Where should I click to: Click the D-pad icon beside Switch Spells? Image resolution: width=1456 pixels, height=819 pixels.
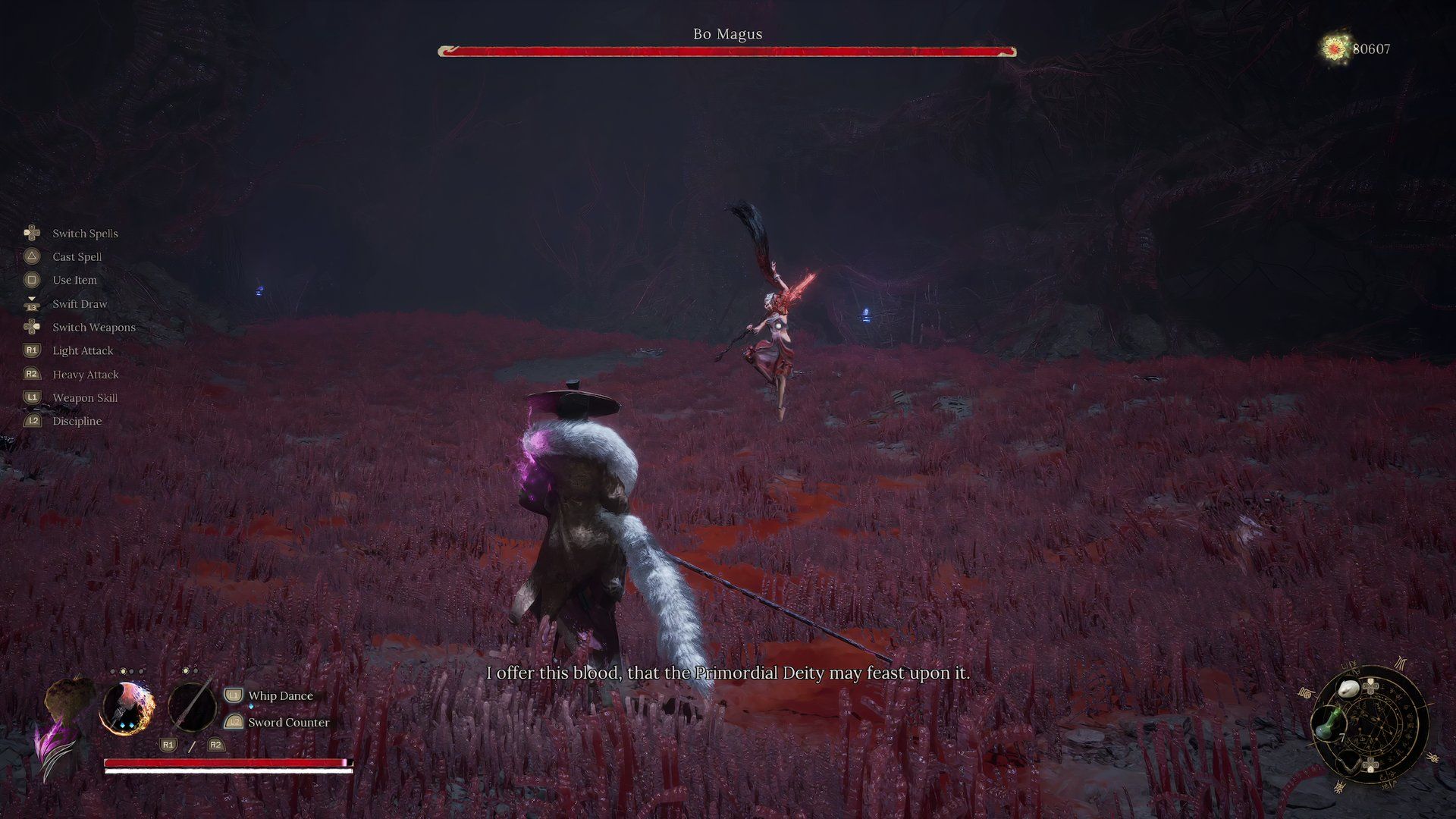[x=32, y=233]
